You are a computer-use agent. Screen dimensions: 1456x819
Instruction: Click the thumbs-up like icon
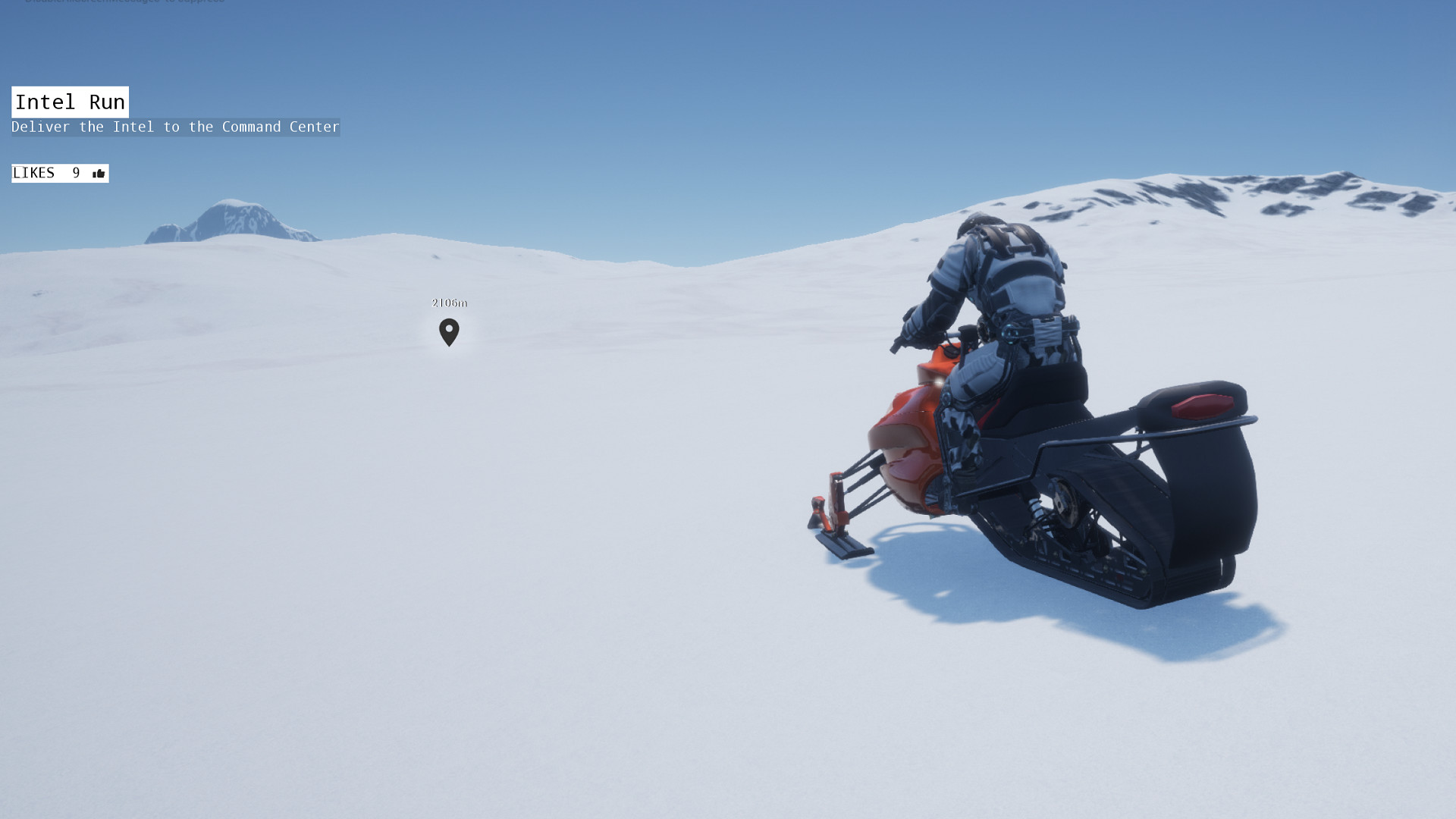97,173
